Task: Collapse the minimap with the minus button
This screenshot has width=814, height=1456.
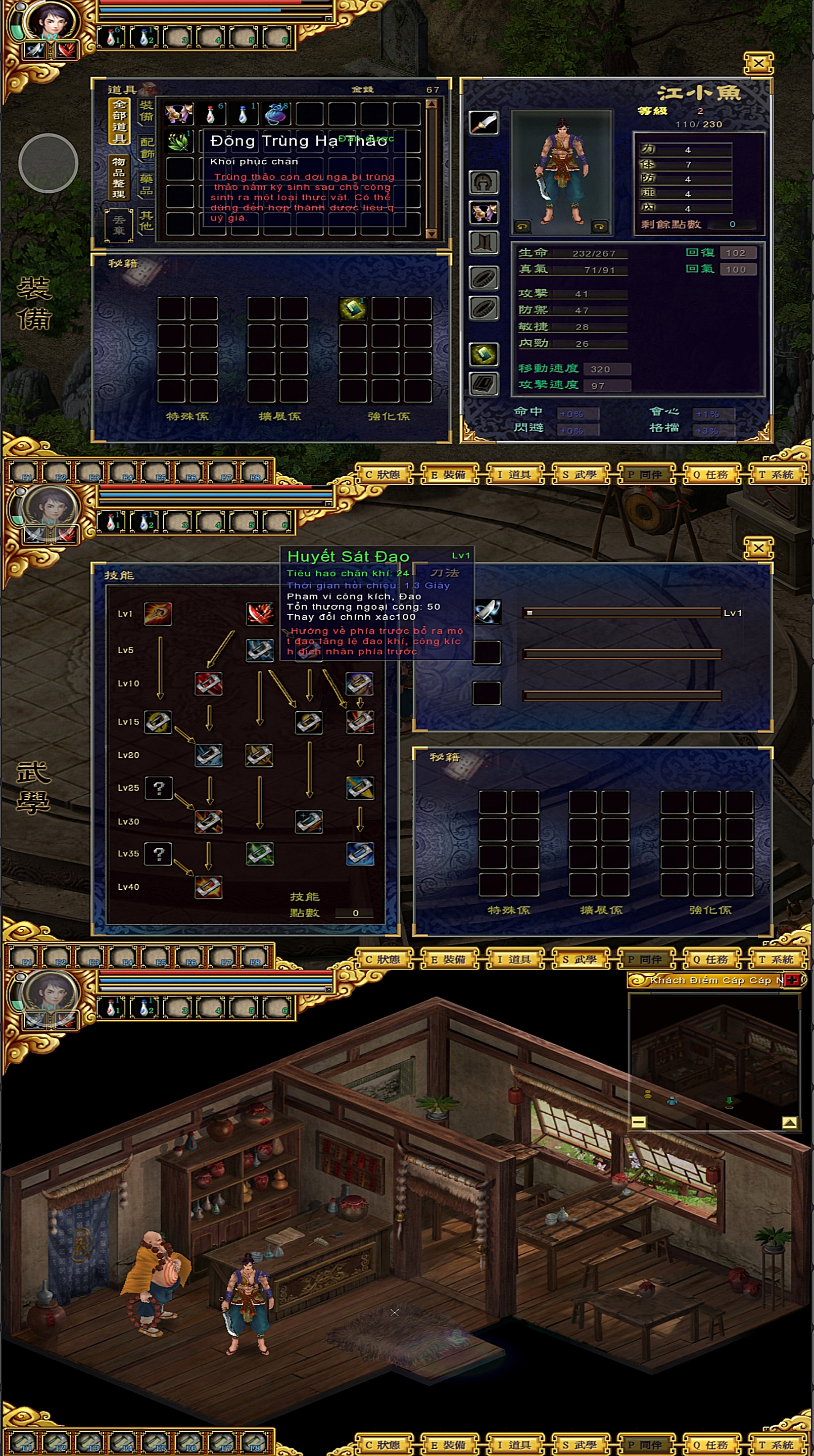Action: pyautogui.click(x=638, y=1122)
